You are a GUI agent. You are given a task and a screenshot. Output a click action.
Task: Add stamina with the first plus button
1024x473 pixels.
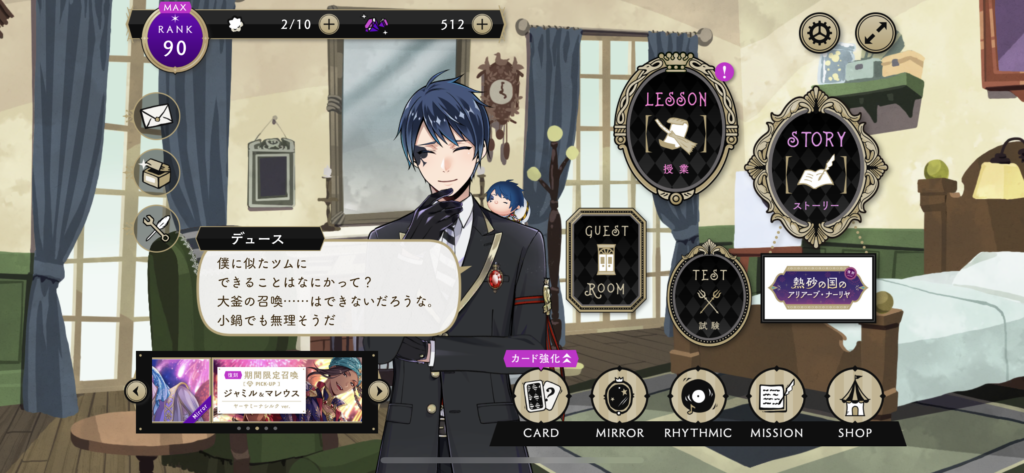(329, 24)
